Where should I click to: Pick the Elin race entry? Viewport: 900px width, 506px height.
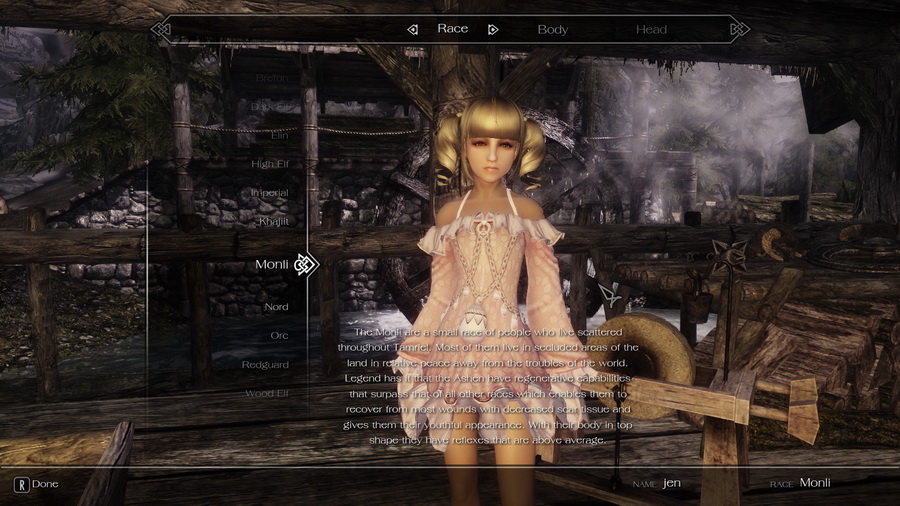tap(279, 135)
